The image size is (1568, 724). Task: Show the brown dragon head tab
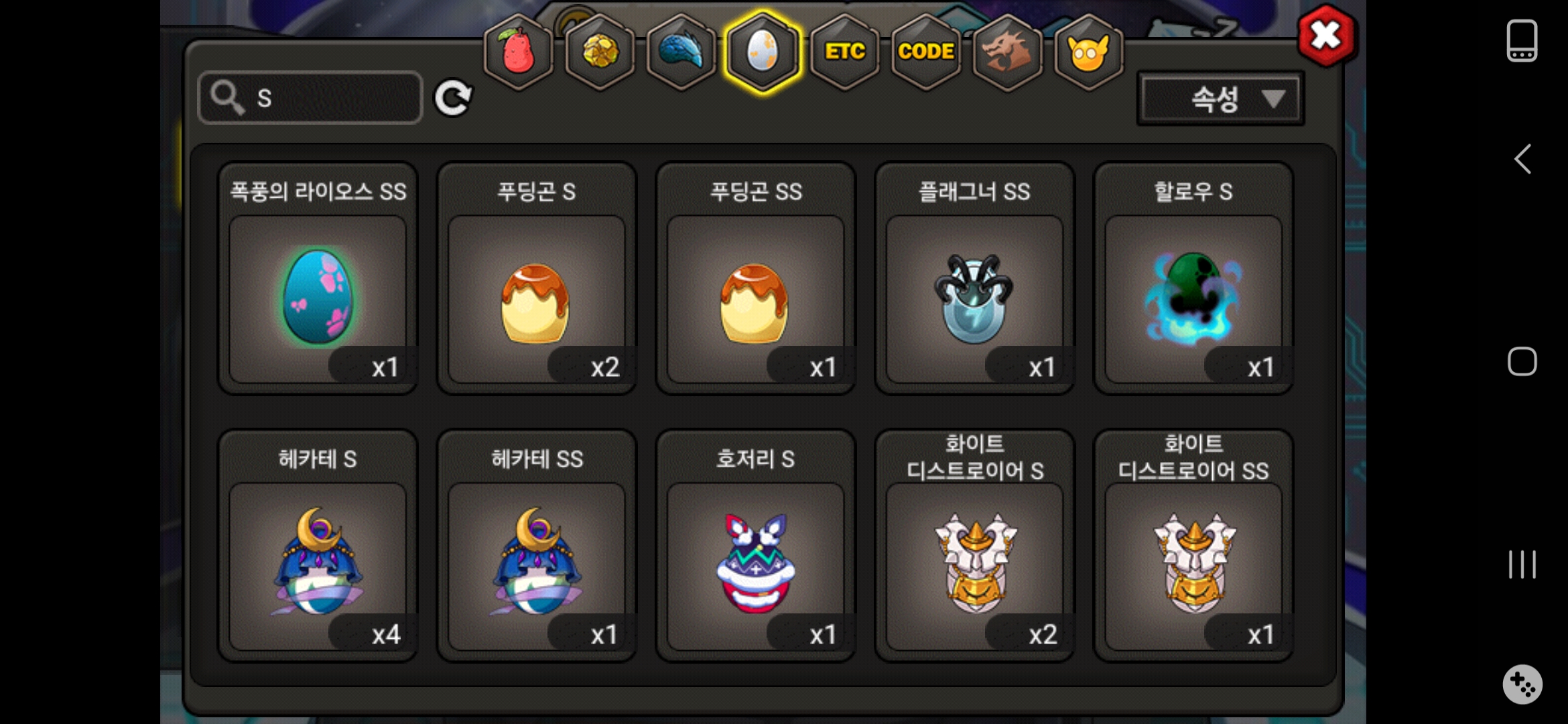point(1007,52)
